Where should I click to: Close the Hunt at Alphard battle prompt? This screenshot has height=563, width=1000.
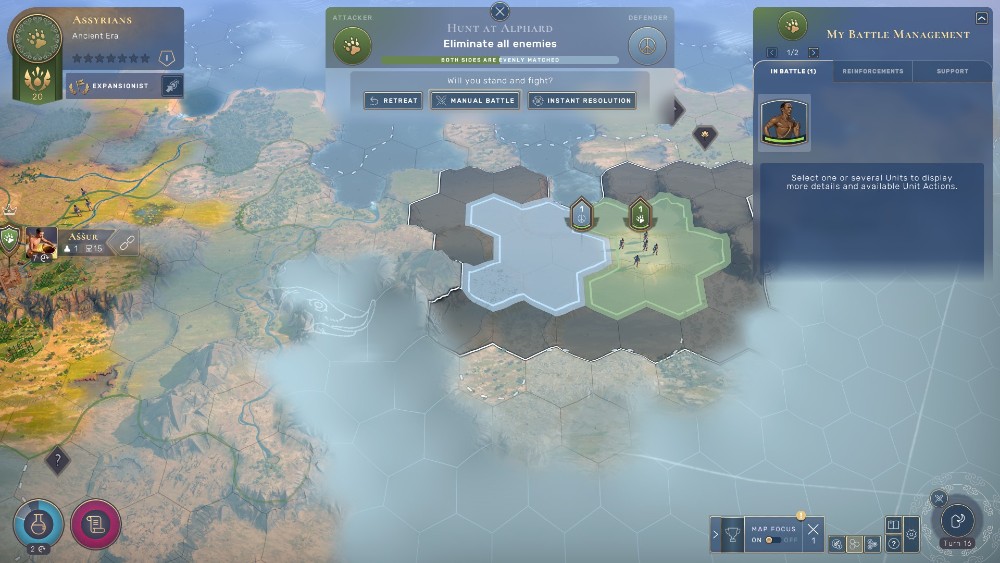(x=500, y=12)
